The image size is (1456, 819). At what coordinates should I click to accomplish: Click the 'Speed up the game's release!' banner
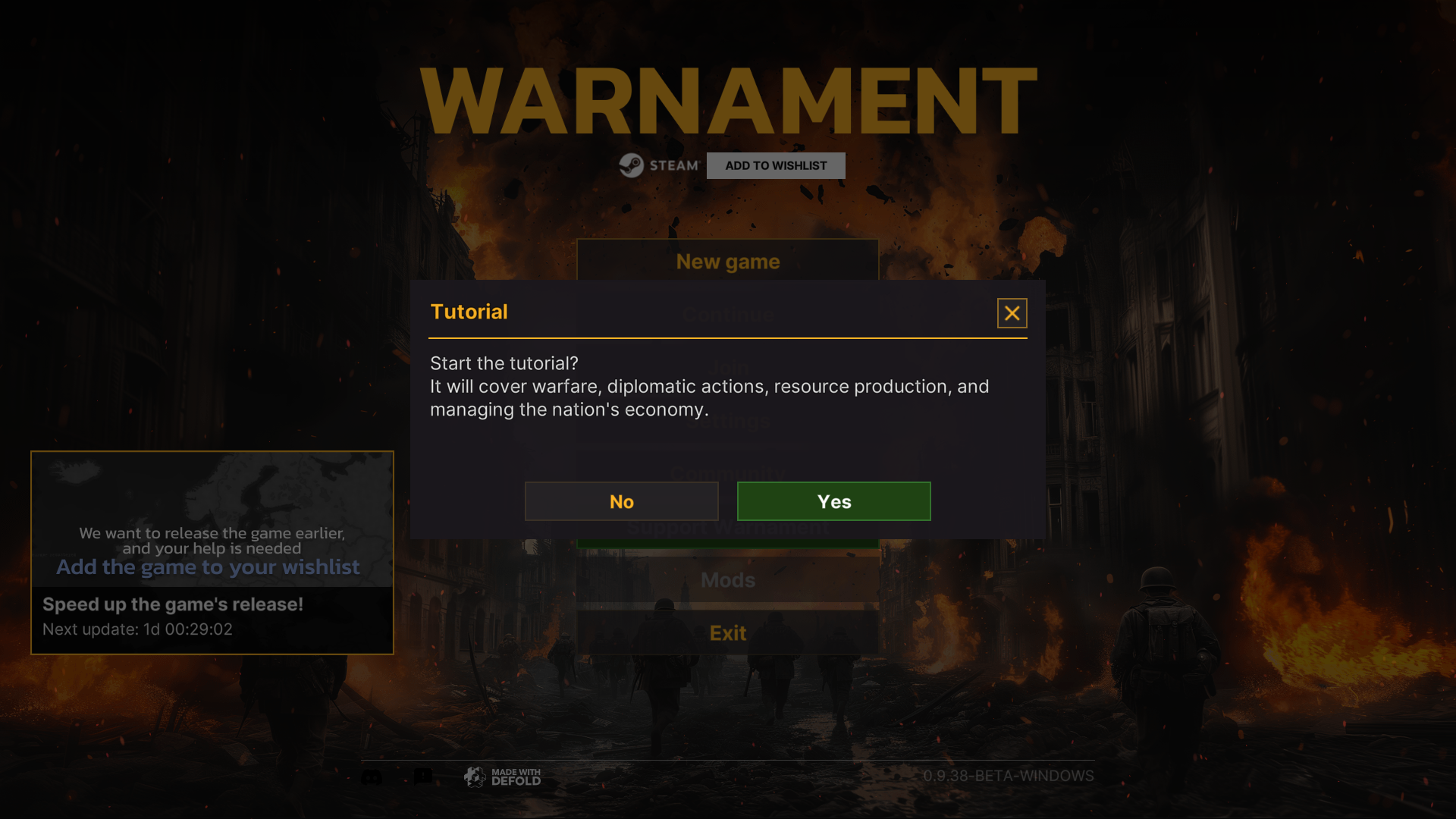(173, 604)
